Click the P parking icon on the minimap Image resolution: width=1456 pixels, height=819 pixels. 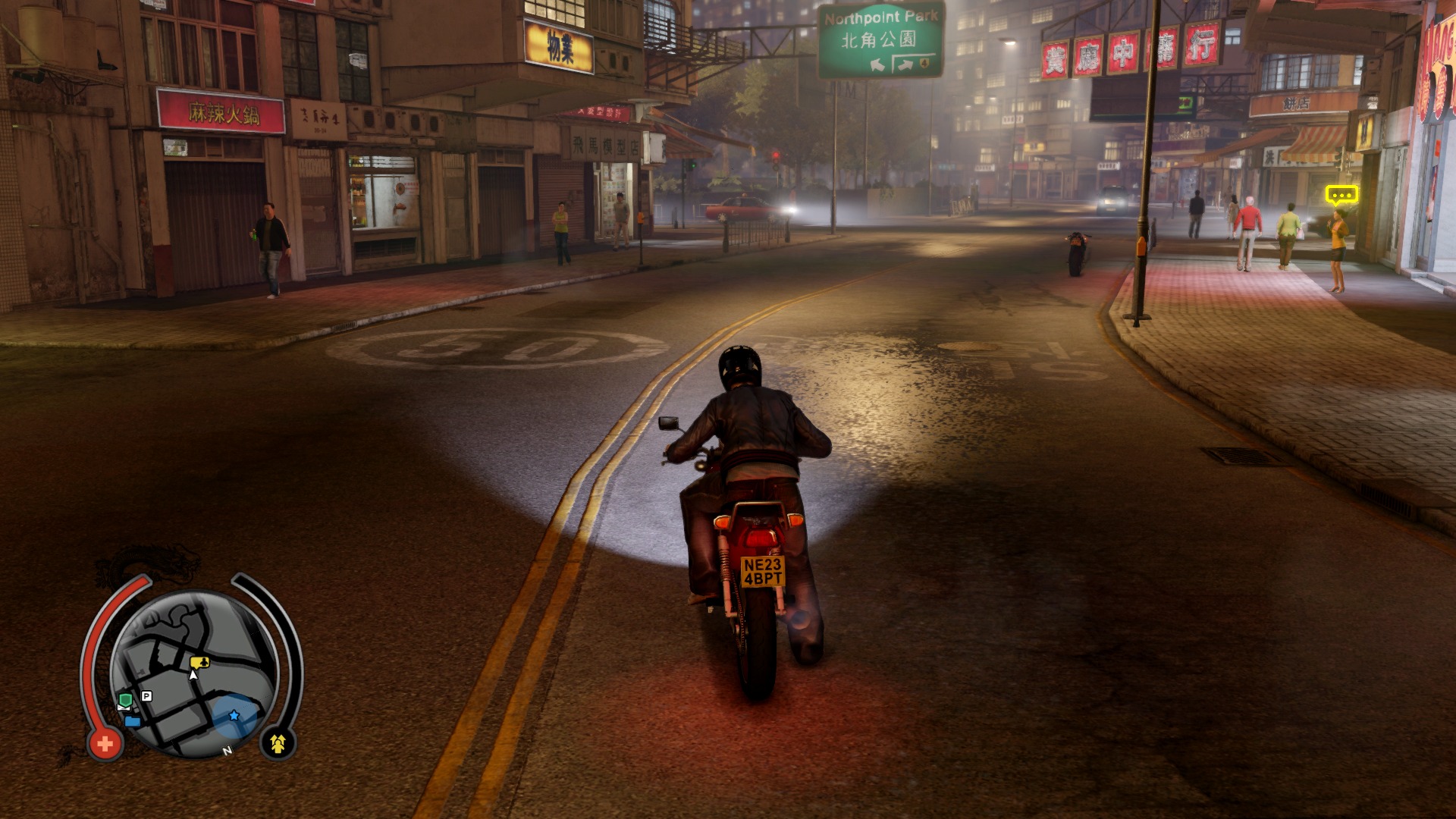point(146,696)
